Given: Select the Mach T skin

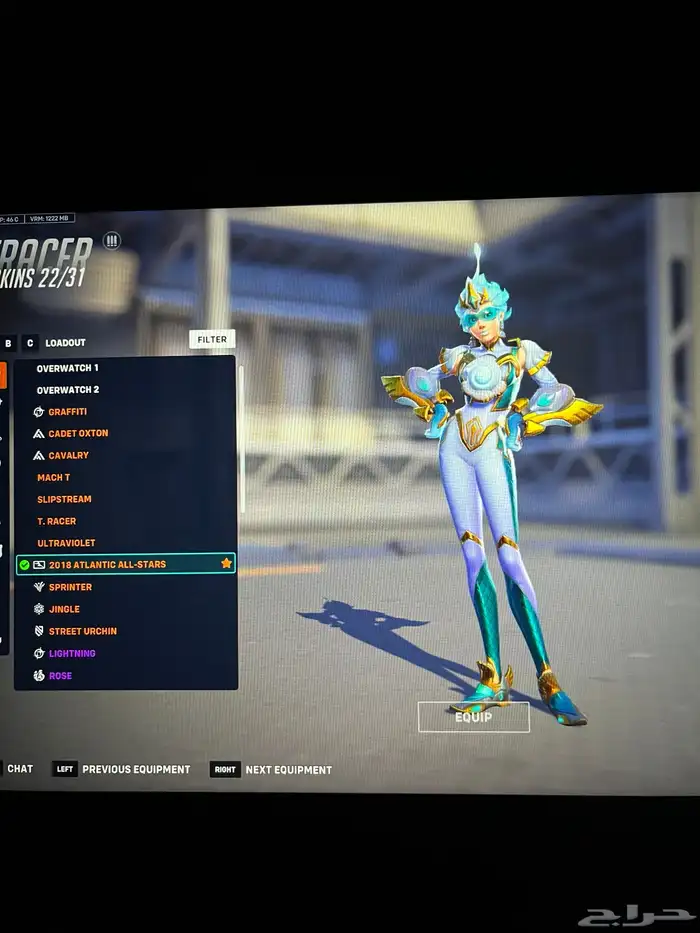Looking at the screenshot, I should [54, 478].
